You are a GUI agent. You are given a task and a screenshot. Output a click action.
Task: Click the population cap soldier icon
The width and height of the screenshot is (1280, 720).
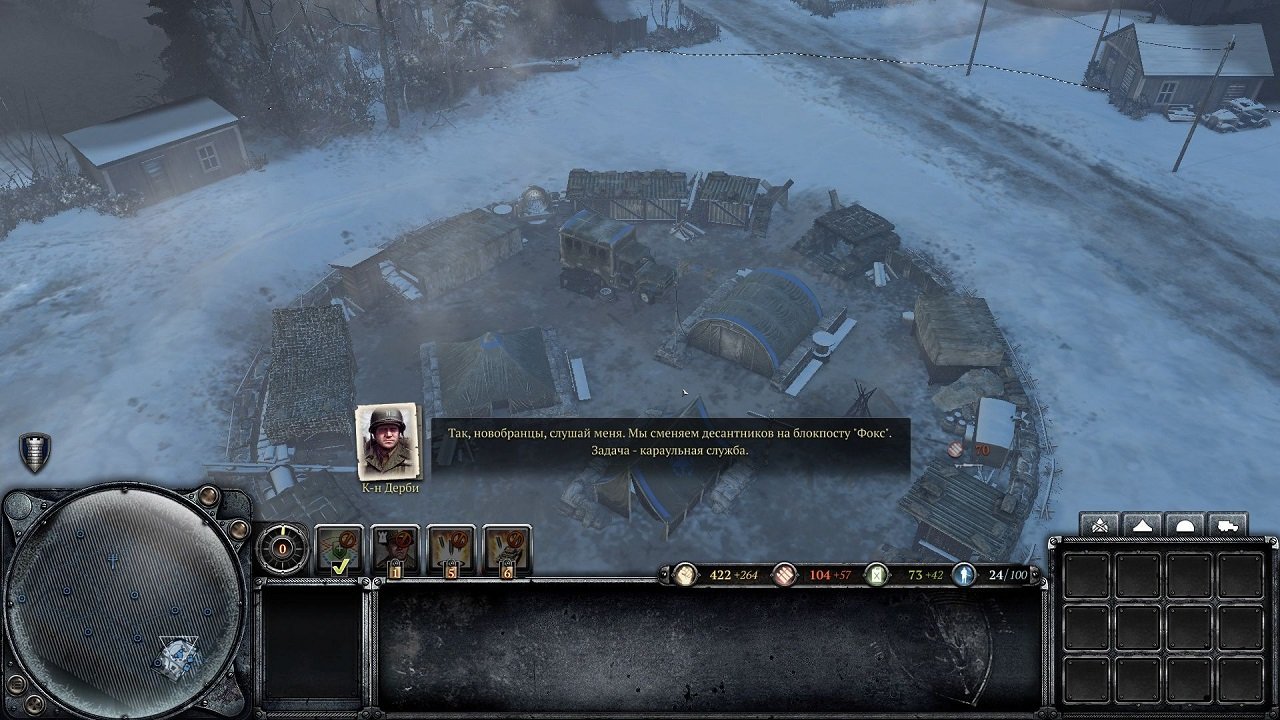965,575
